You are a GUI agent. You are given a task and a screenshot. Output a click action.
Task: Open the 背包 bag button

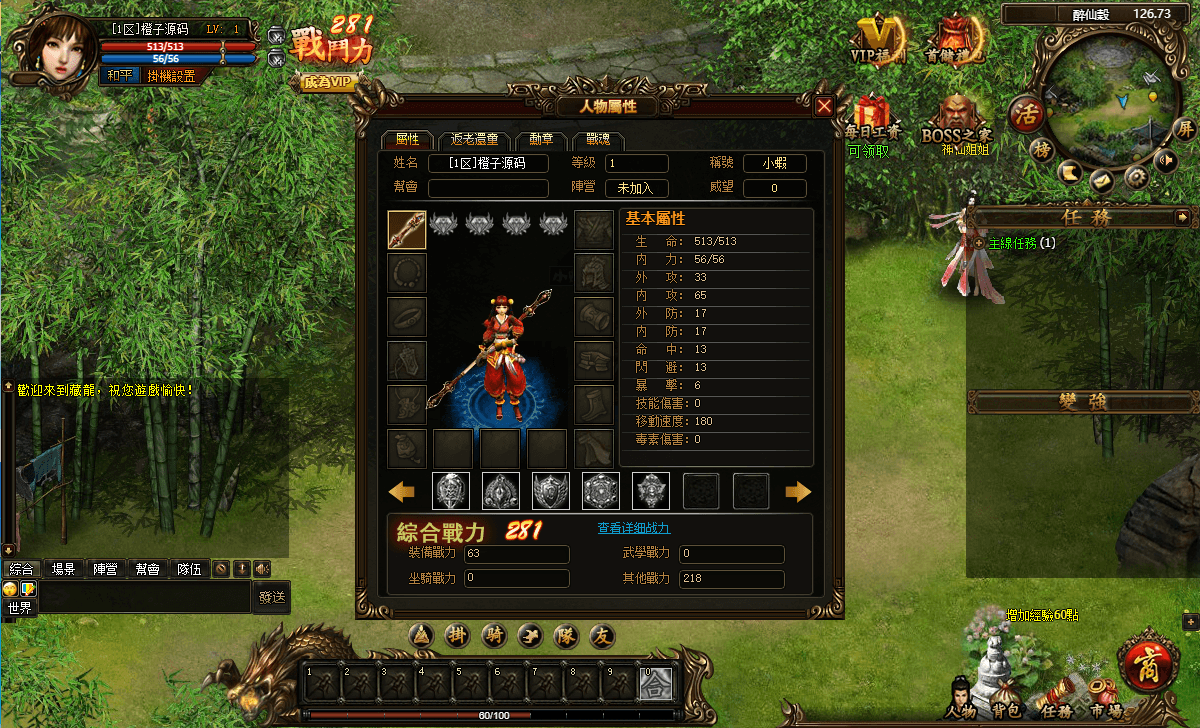tap(1005, 698)
